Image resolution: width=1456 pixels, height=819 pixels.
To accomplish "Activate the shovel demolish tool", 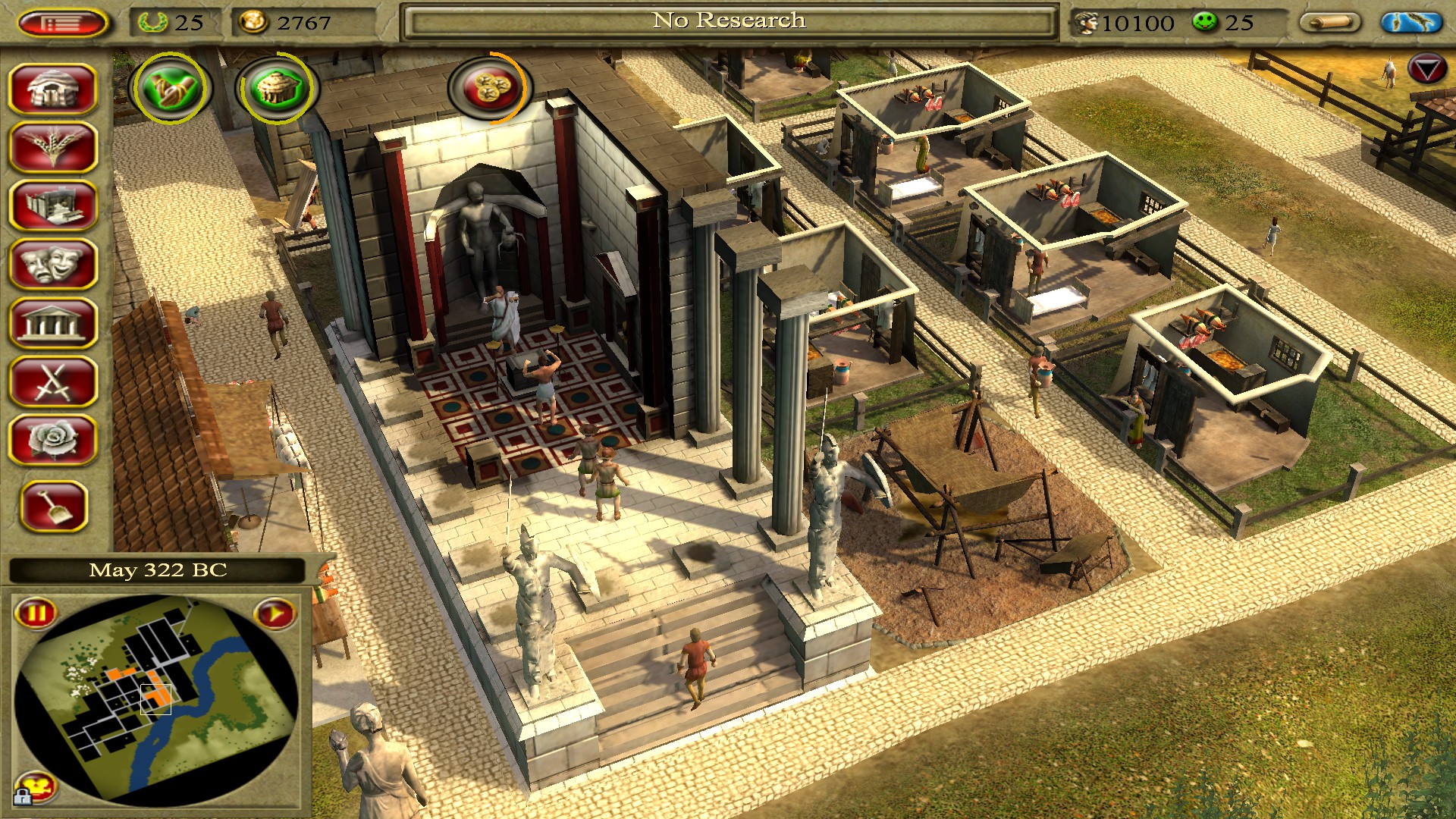I will point(55,506).
